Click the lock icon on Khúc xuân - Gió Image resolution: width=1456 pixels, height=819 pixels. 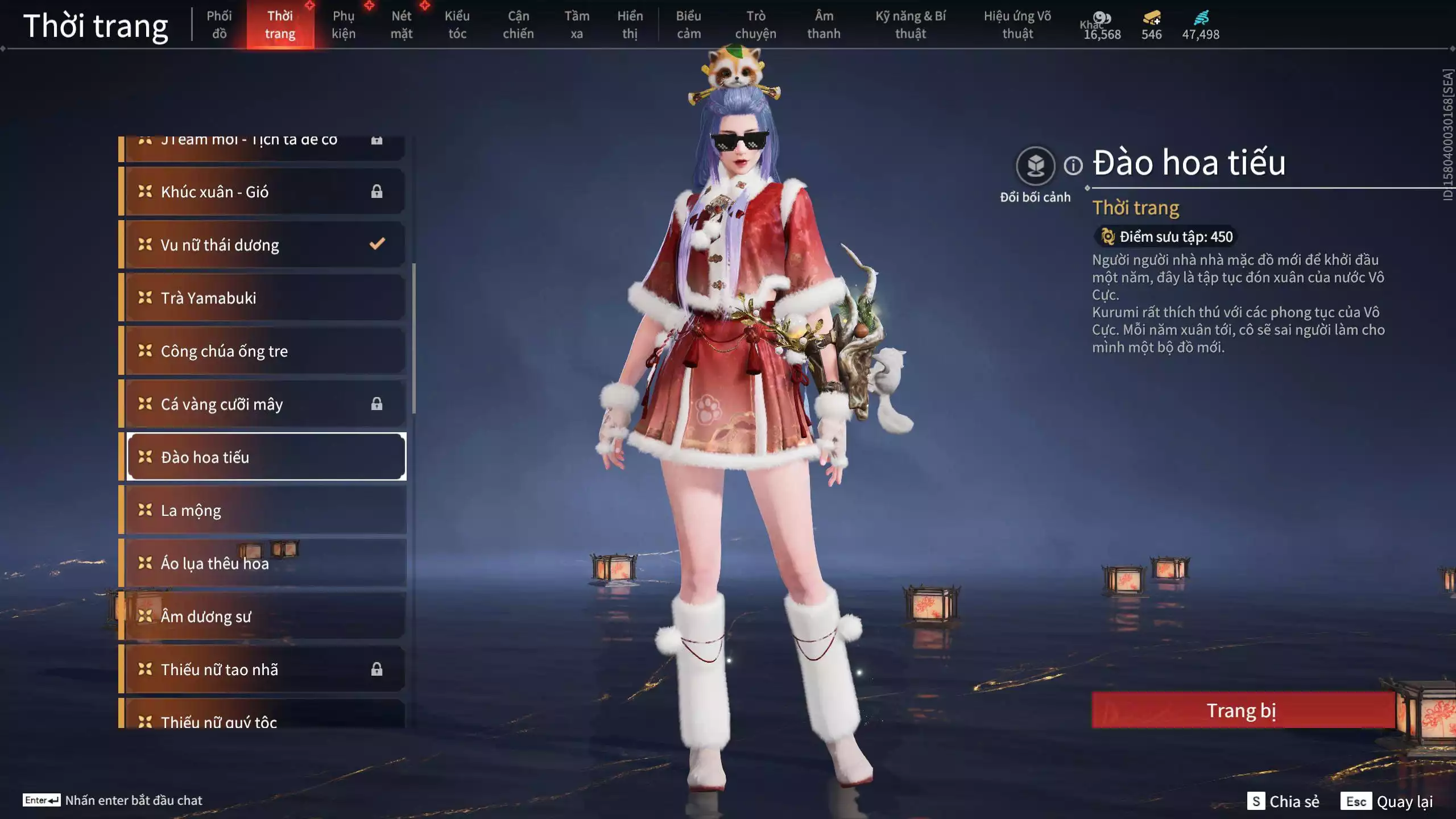pyautogui.click(x=377, y=191)
